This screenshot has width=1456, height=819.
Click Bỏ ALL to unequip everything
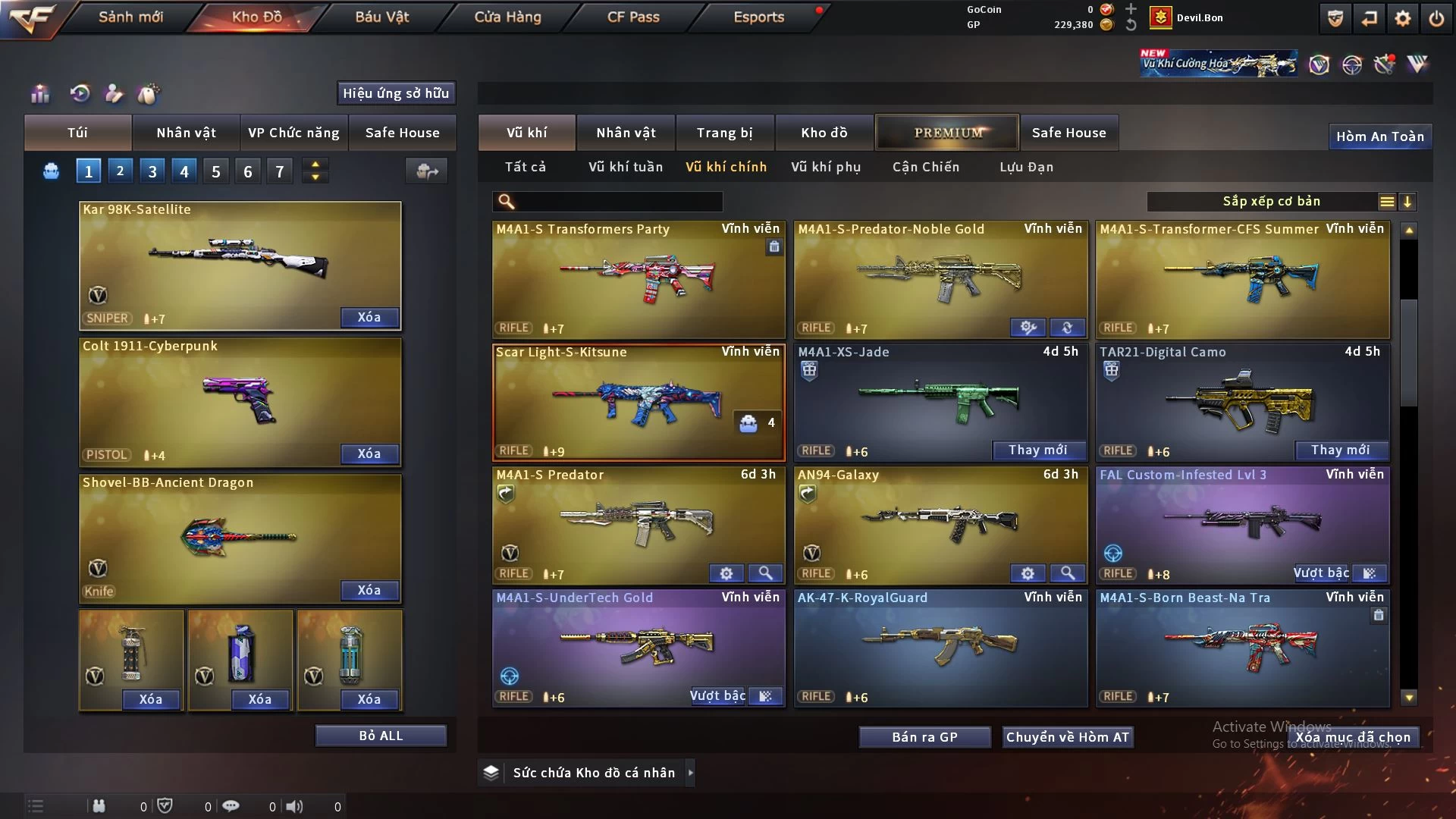(381, 736)
